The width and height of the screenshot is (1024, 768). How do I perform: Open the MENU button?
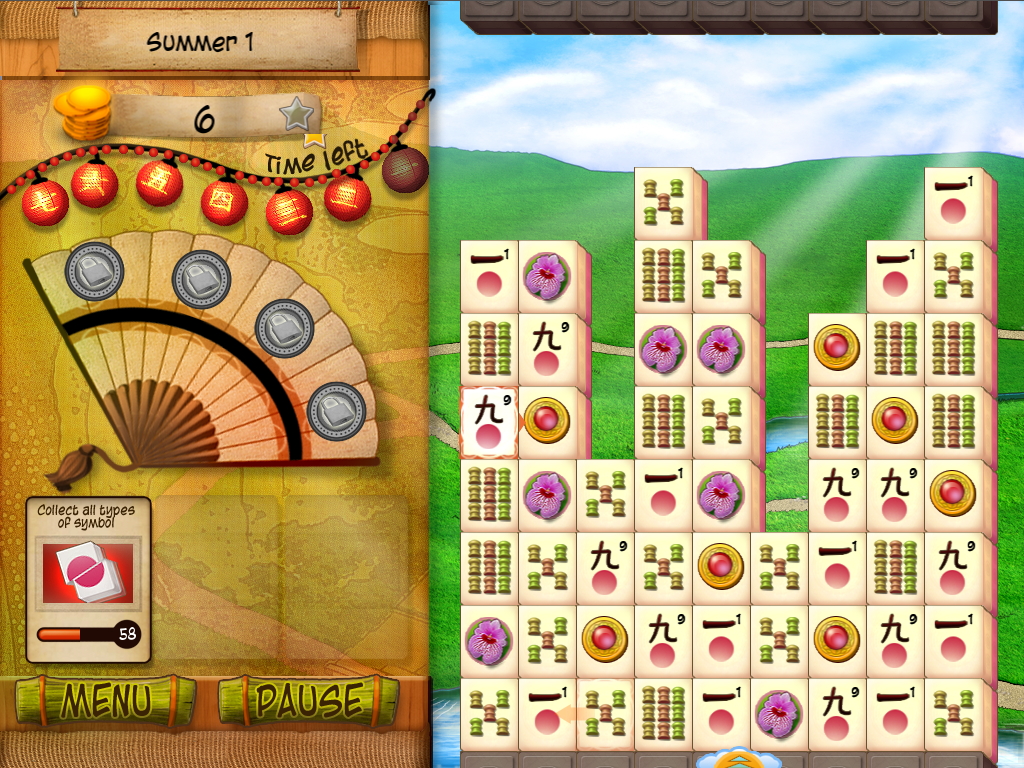(x=104, y=700)
